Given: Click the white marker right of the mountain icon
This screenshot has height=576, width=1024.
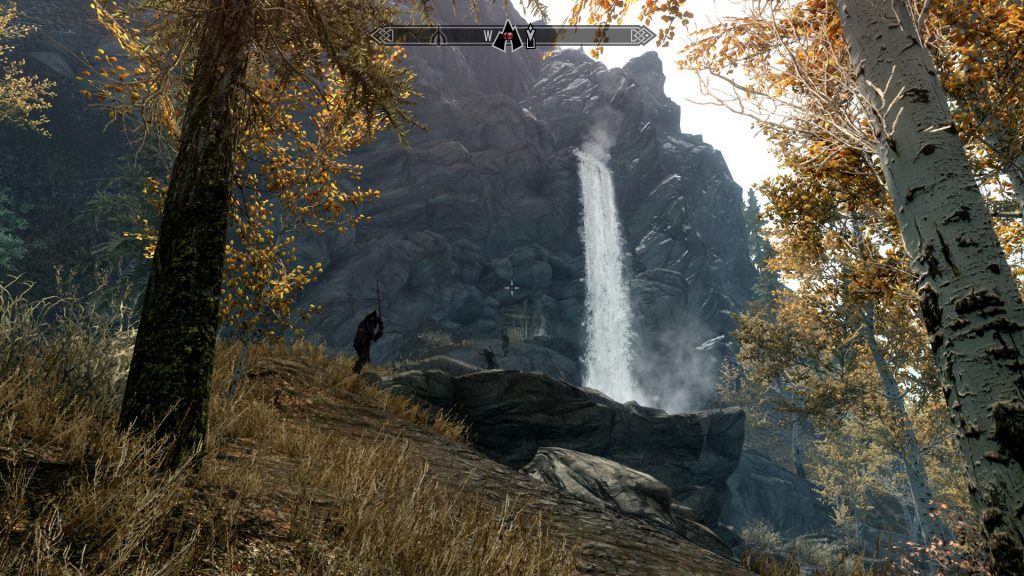Looking at the screenshot, I should click(x=530, y=37).
